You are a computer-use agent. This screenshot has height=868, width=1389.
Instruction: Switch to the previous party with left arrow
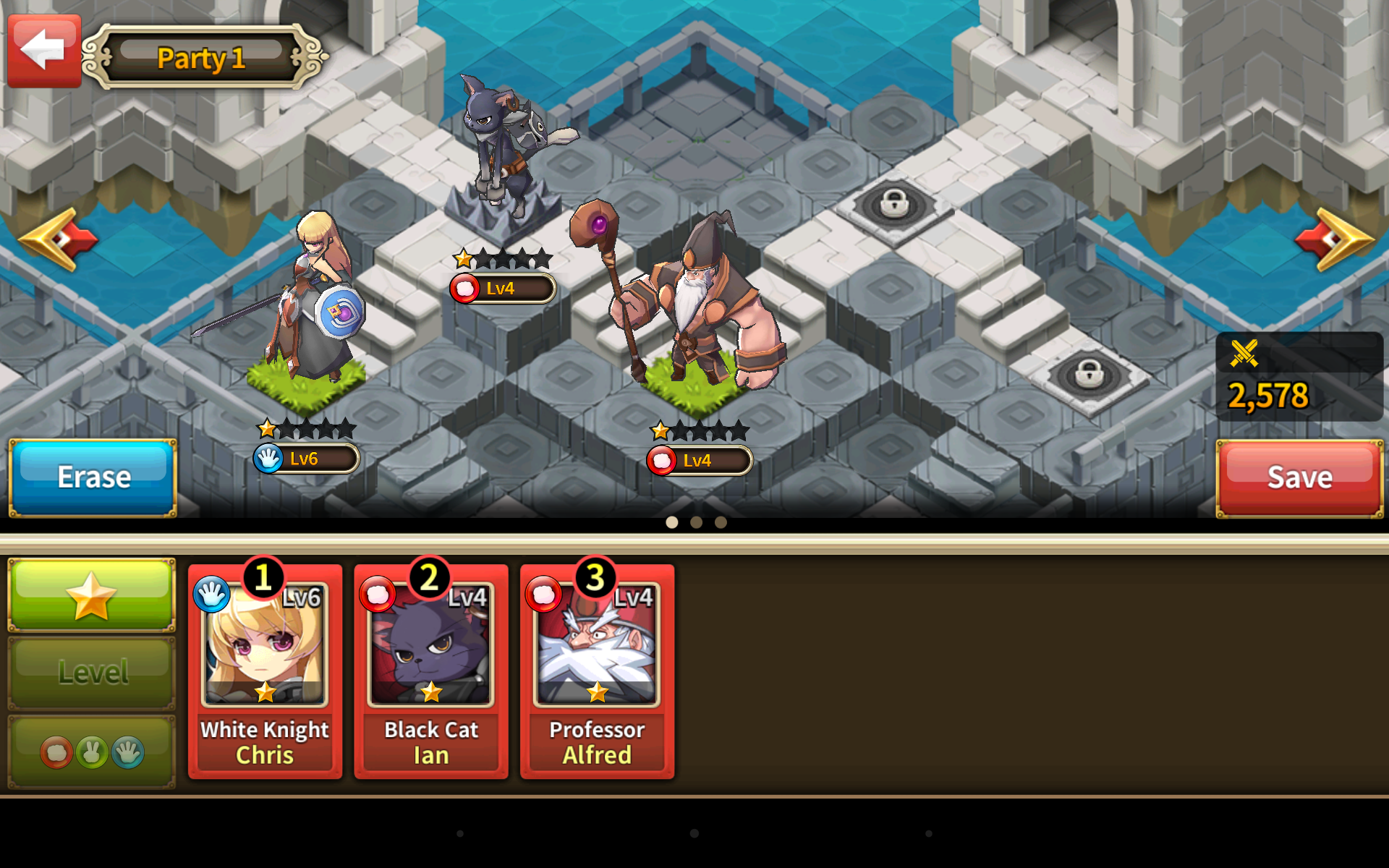pos(58,239)
